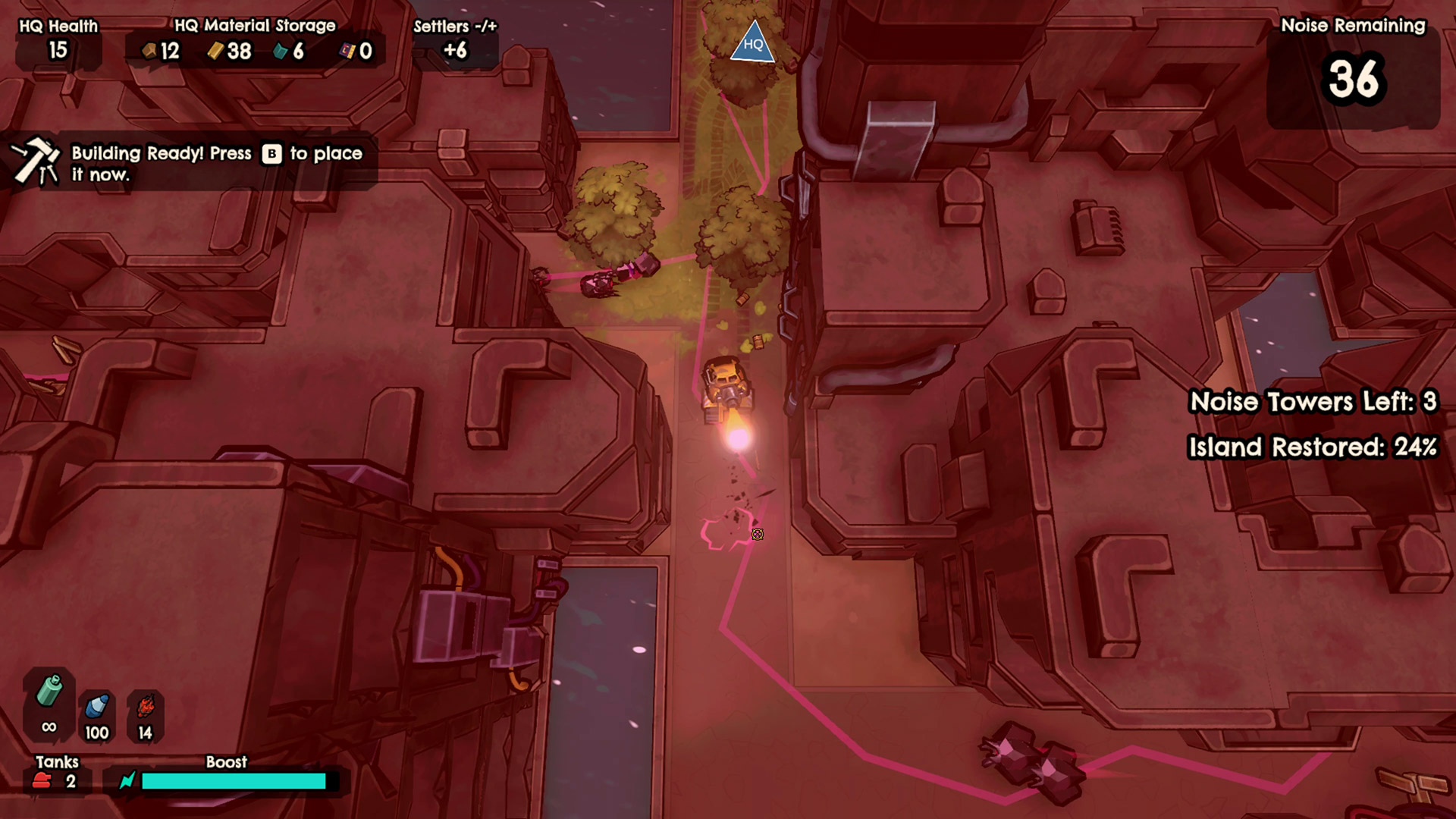This screenshot has width=1456, height=819.
Task: Select the gold plank resource icon
Action: 216,51
